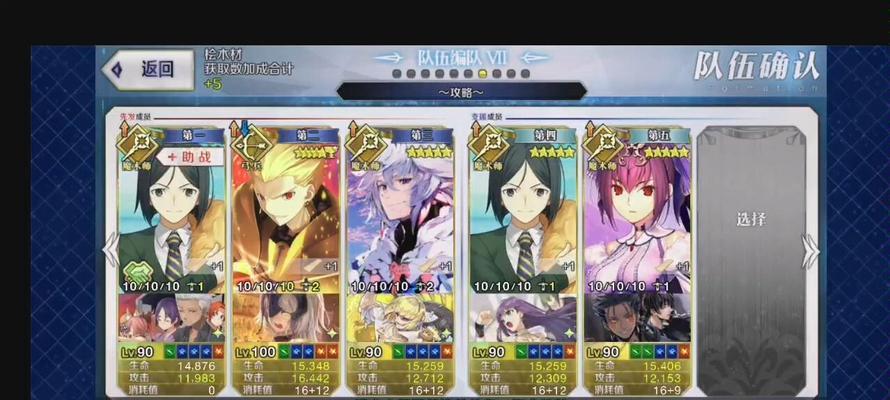
Task: Click the arrow left of the 队伍编队 title
Action: (391, 58)
